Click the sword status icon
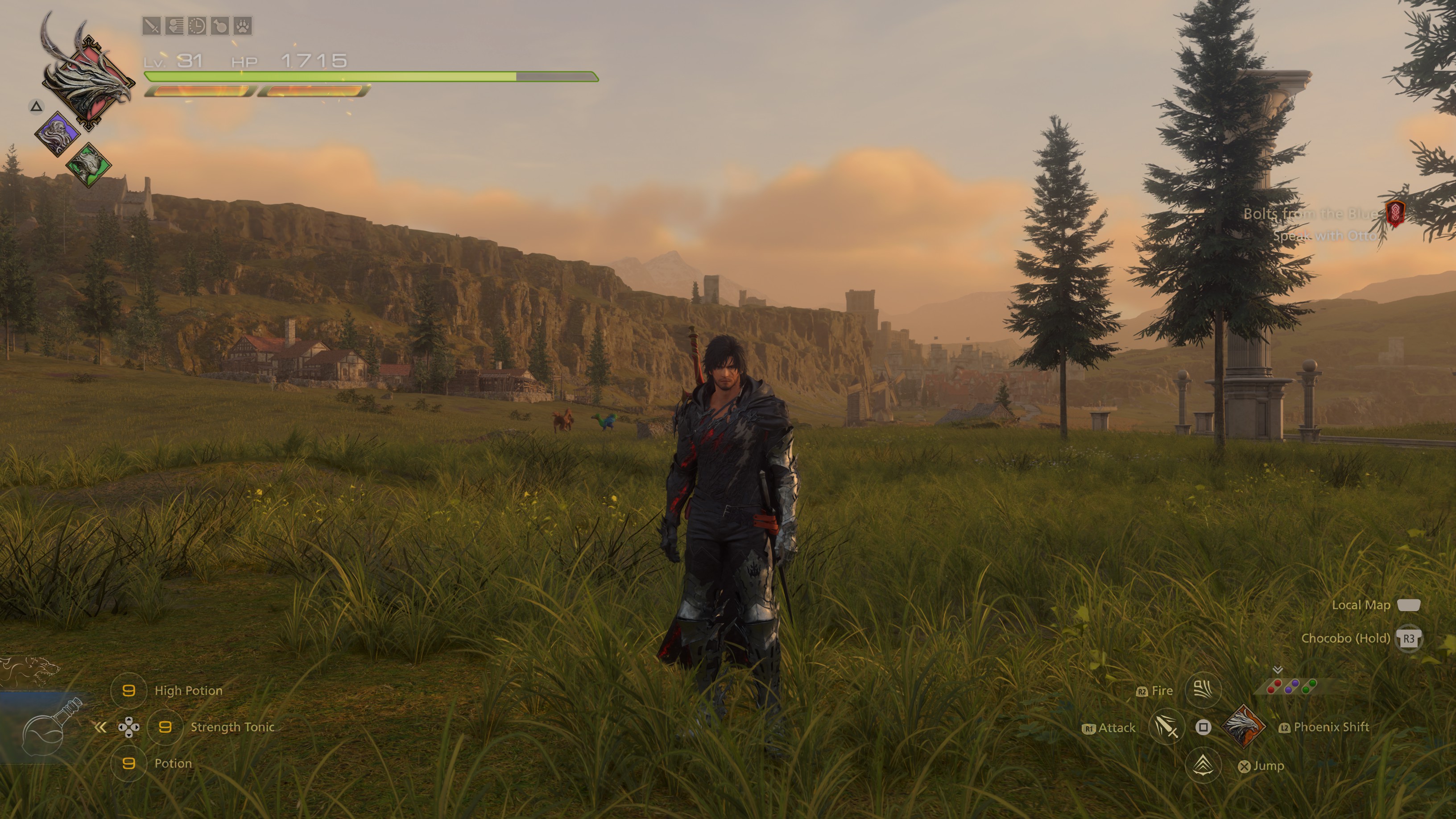 pyautogui.click(x=152, y=26)
